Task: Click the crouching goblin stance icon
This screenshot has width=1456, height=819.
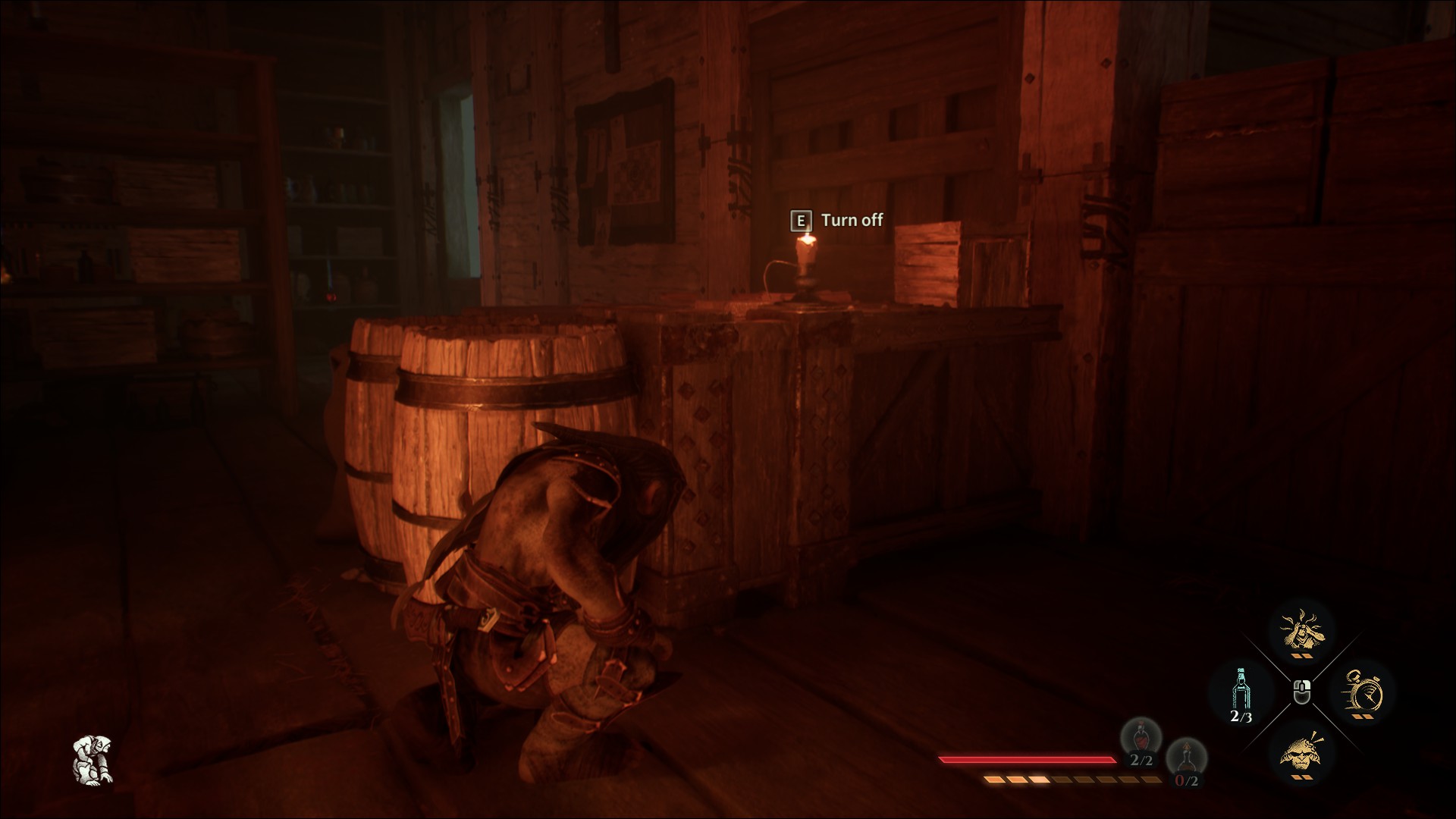Action: coord(93,759)
